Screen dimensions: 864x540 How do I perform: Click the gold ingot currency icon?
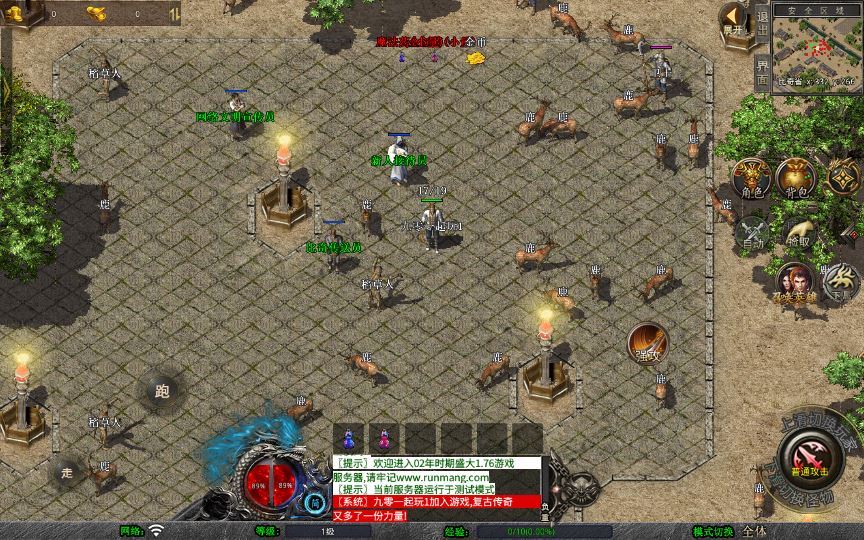(x=97, y=14)
